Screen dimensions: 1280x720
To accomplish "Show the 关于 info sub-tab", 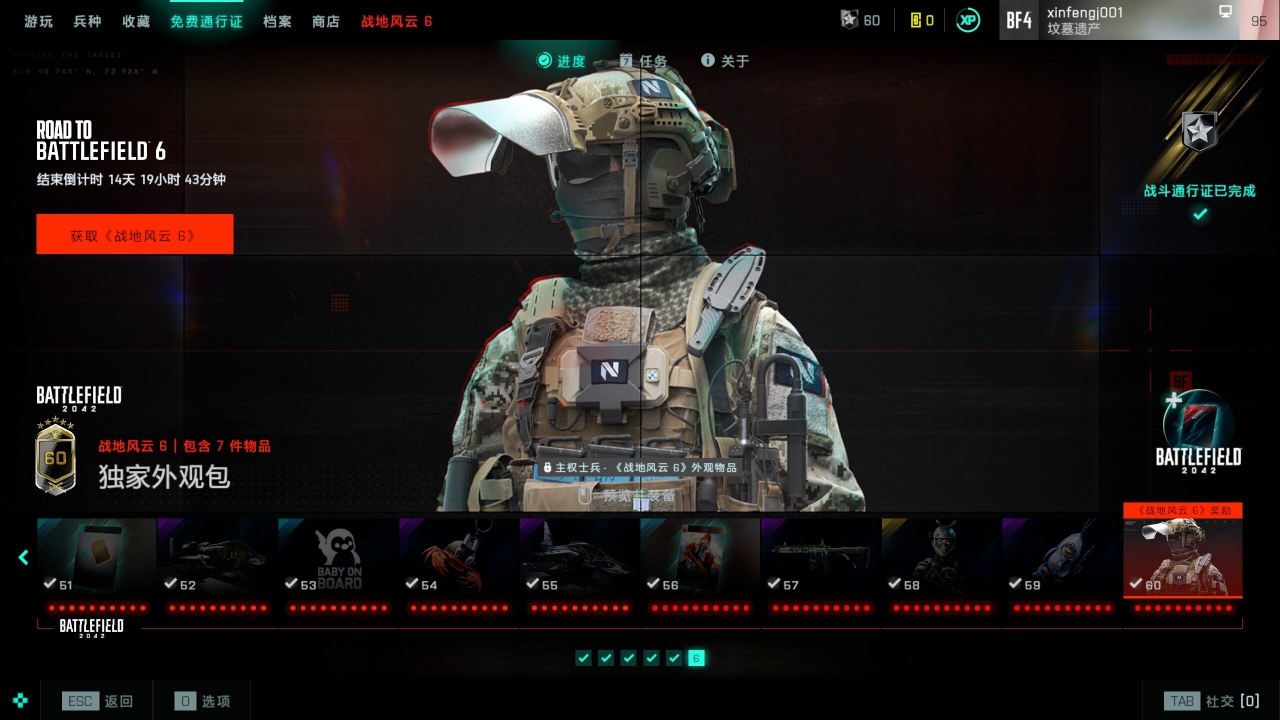I will [725, 61].
